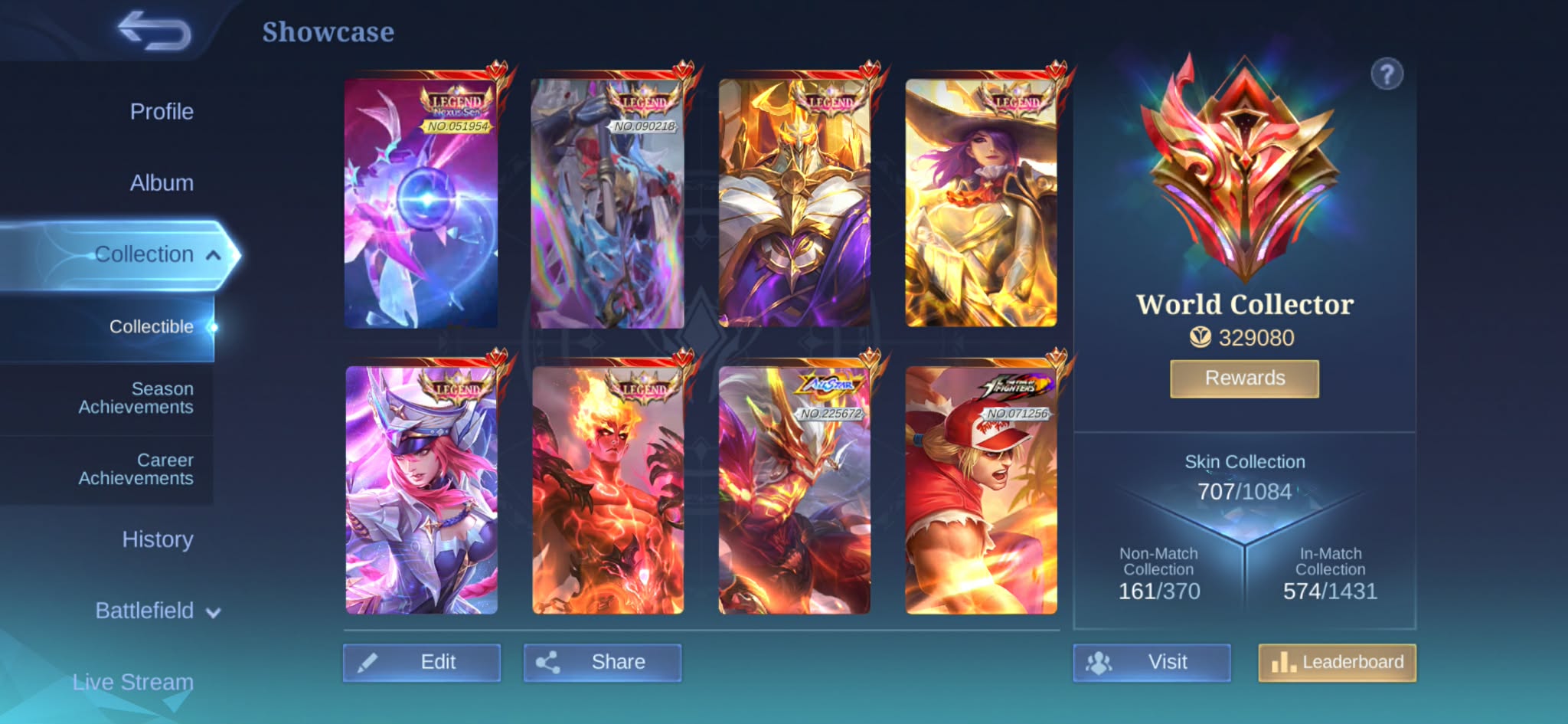Select the King of Fighters skin card

pos(981,490)
